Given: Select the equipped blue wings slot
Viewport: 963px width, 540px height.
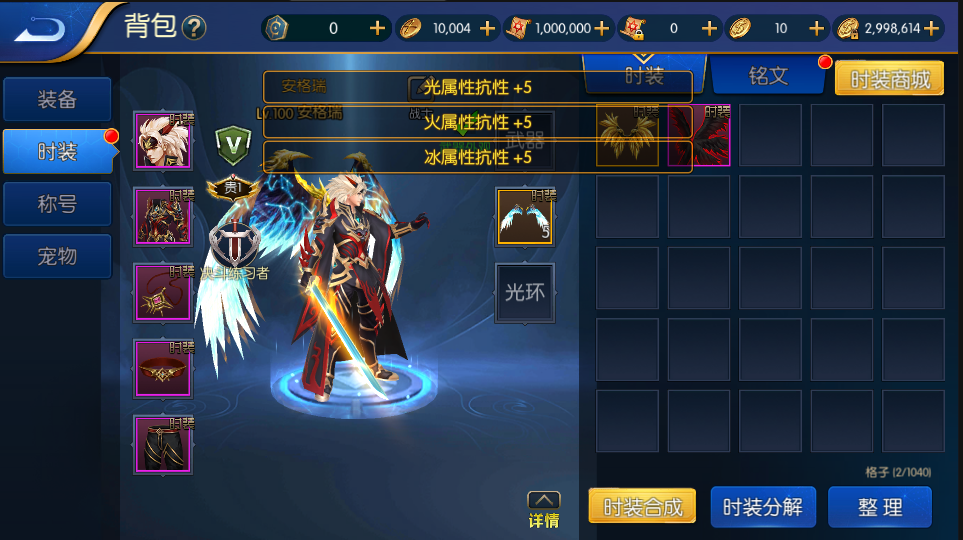Looking at the screenshot, I should [526, 216].
